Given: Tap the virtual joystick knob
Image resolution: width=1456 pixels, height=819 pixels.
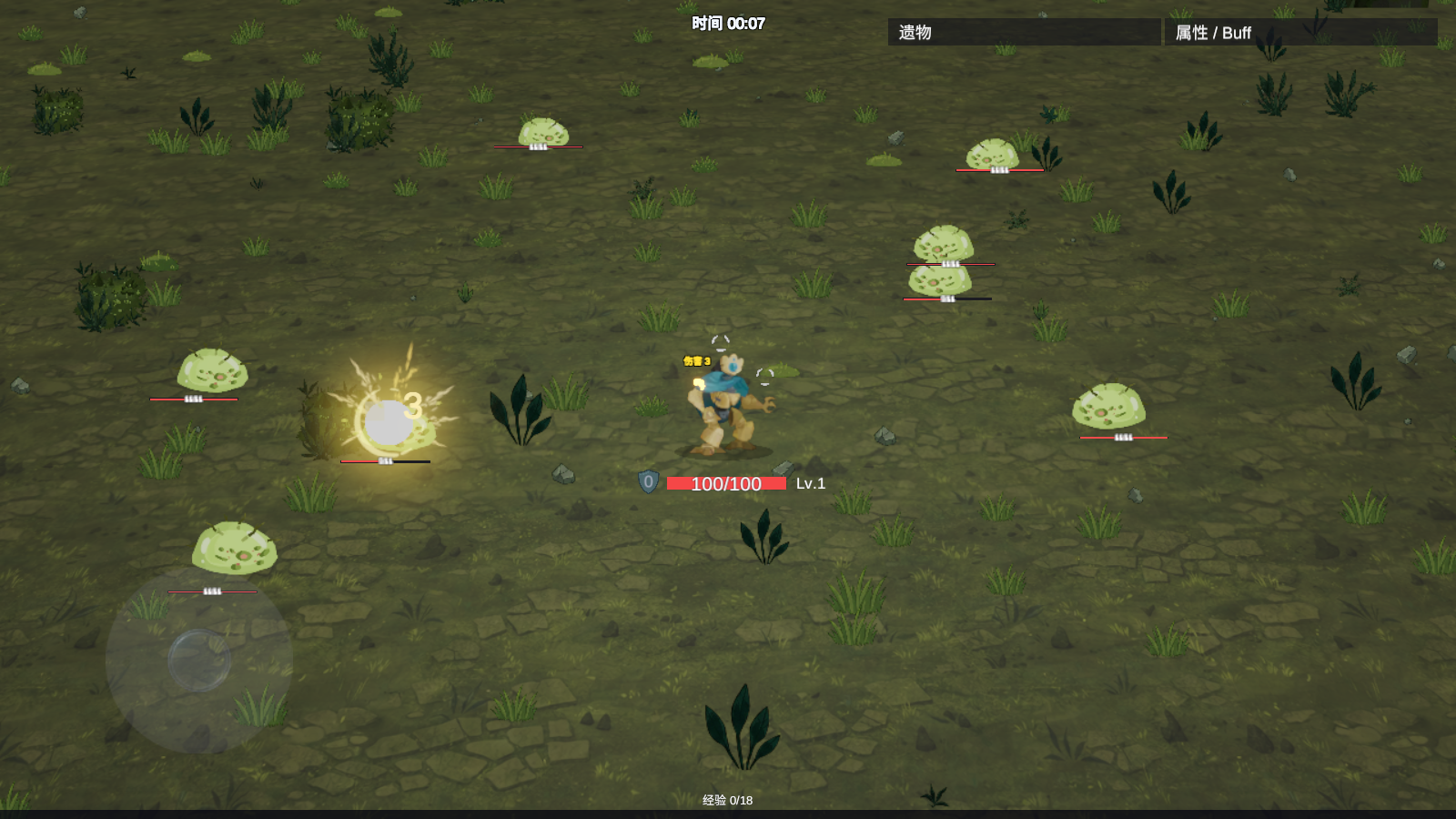Looking at the screenshot, I should [199, 660].
